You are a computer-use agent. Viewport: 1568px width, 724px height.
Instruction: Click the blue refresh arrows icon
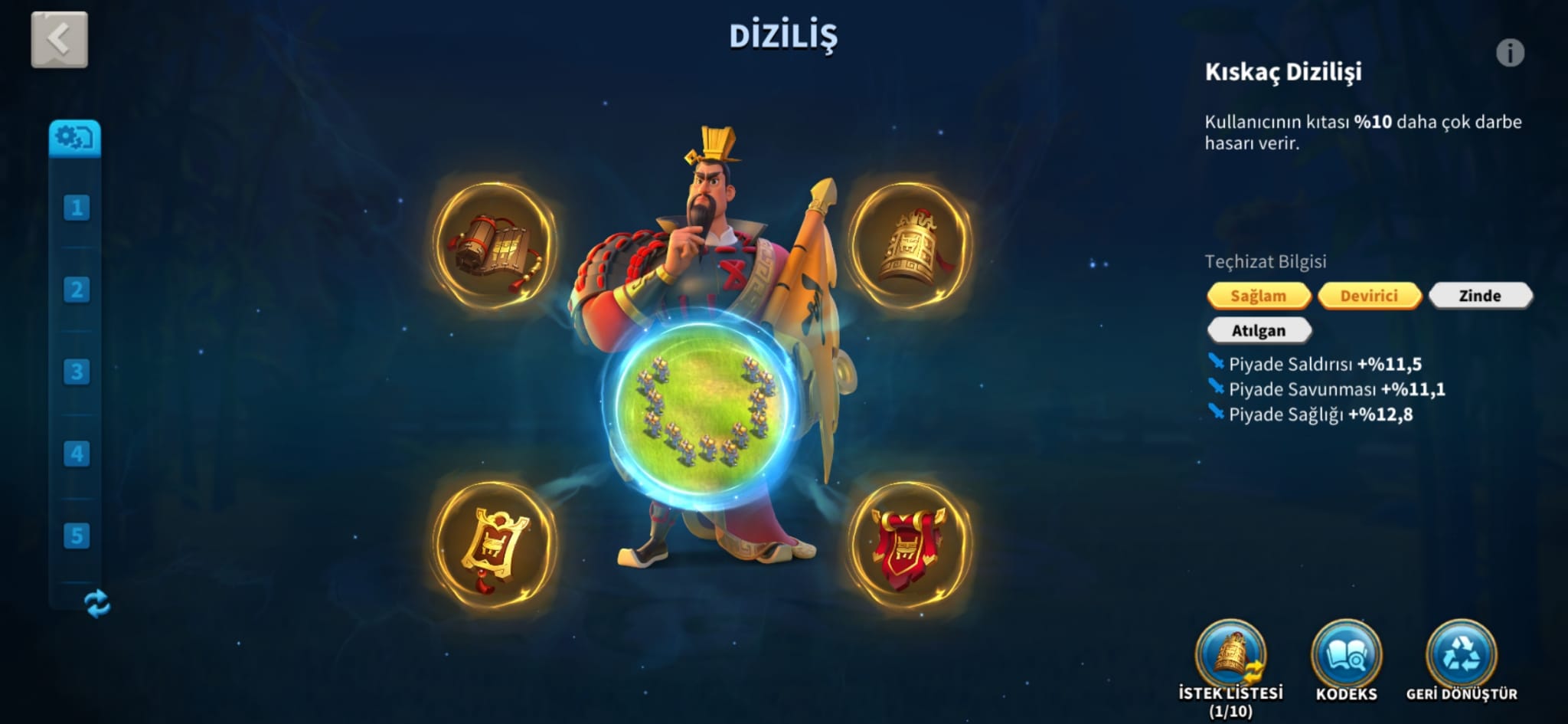tap(97, 604)
